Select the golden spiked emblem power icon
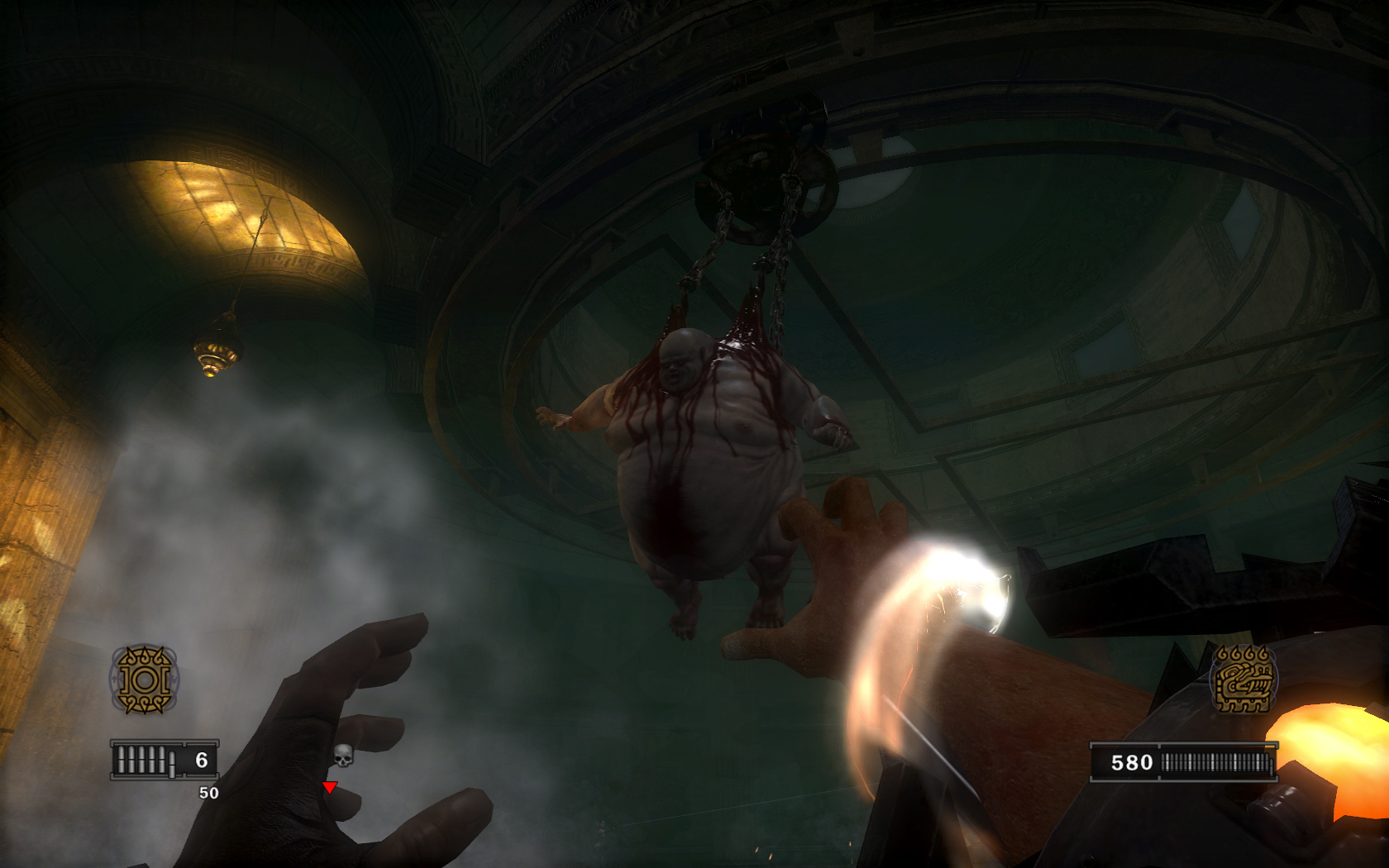1389x868 pixels. click(145, 680)
